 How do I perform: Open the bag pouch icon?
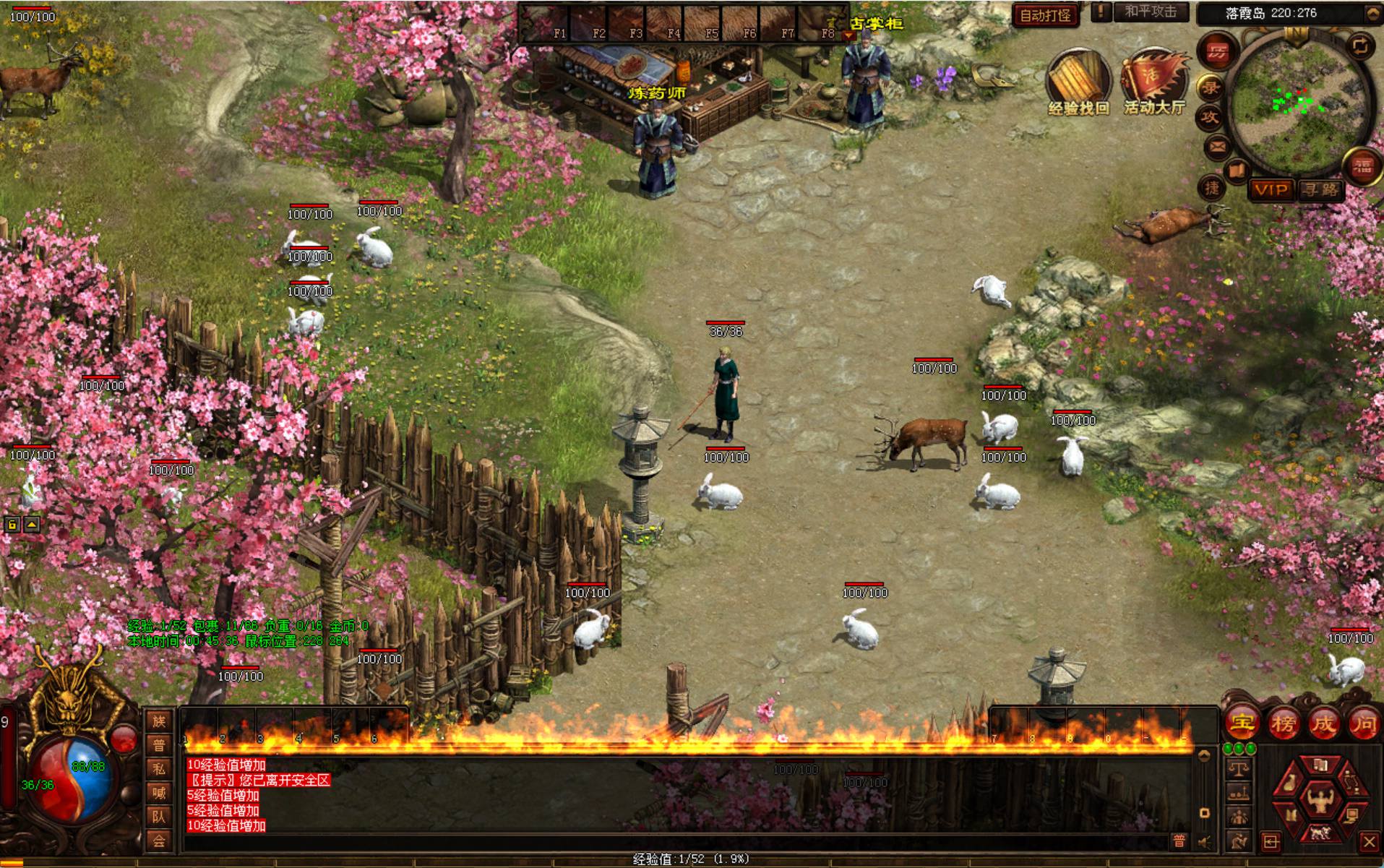(x=1290, y=783)
